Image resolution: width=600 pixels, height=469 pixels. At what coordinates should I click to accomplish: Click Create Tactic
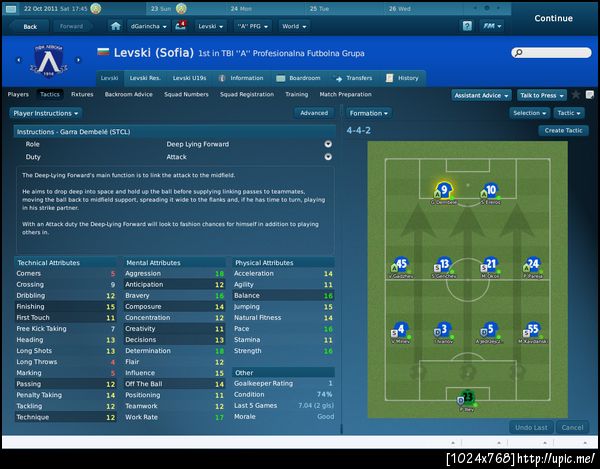point(564,131)
